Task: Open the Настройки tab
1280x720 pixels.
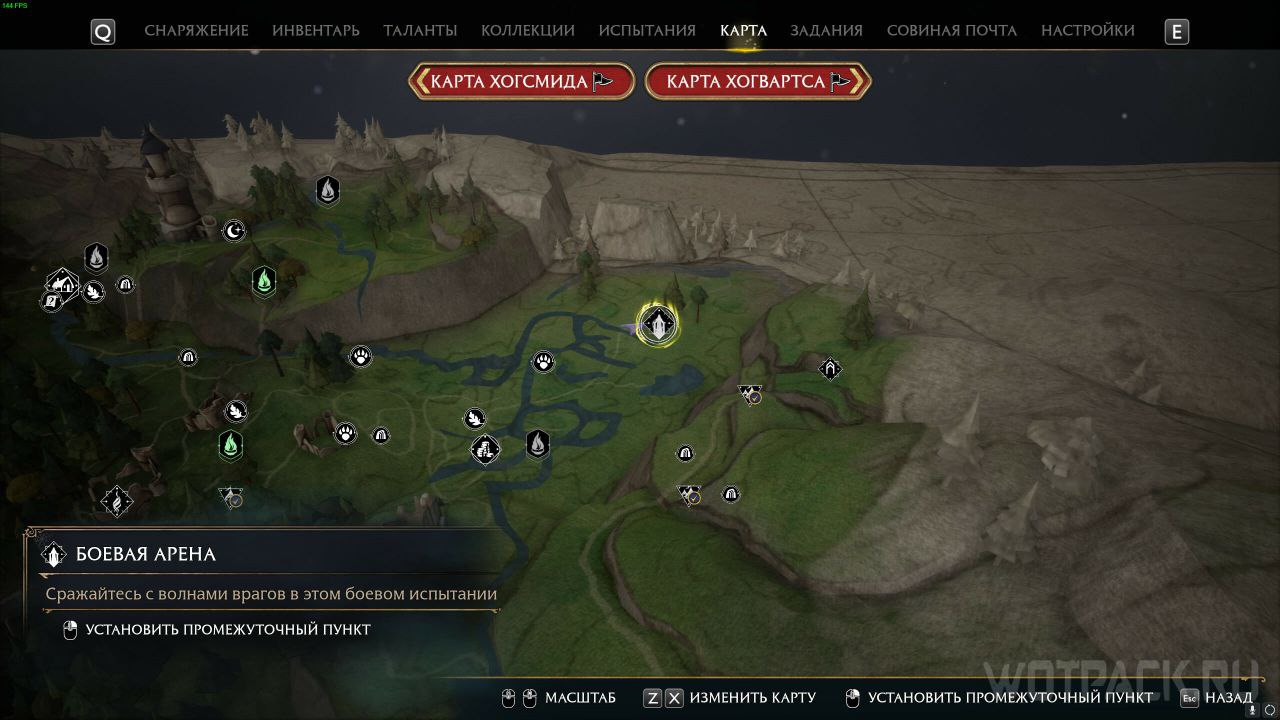Action: coord(1088,30)
